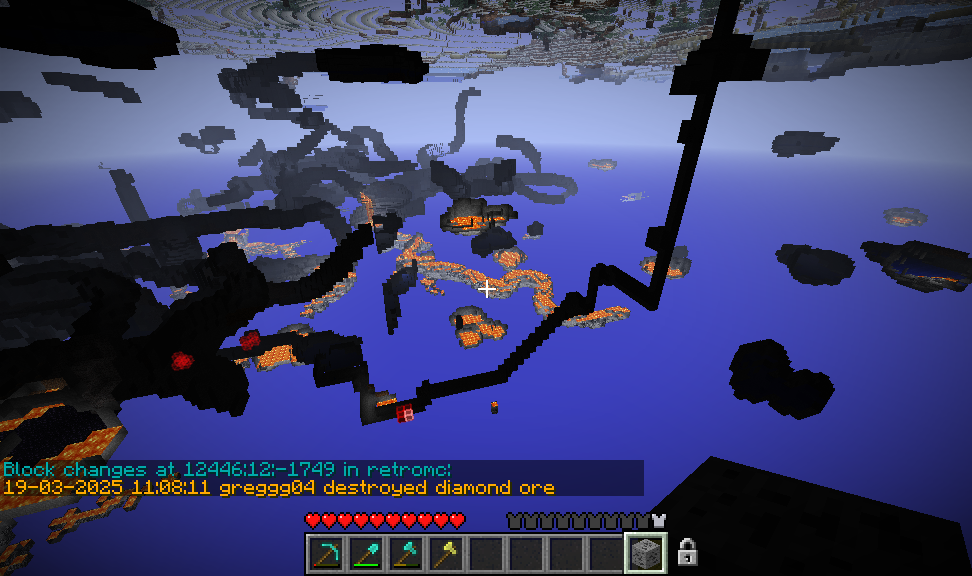Select the diamond pickaxe hotbar slot

click(325, 553)
